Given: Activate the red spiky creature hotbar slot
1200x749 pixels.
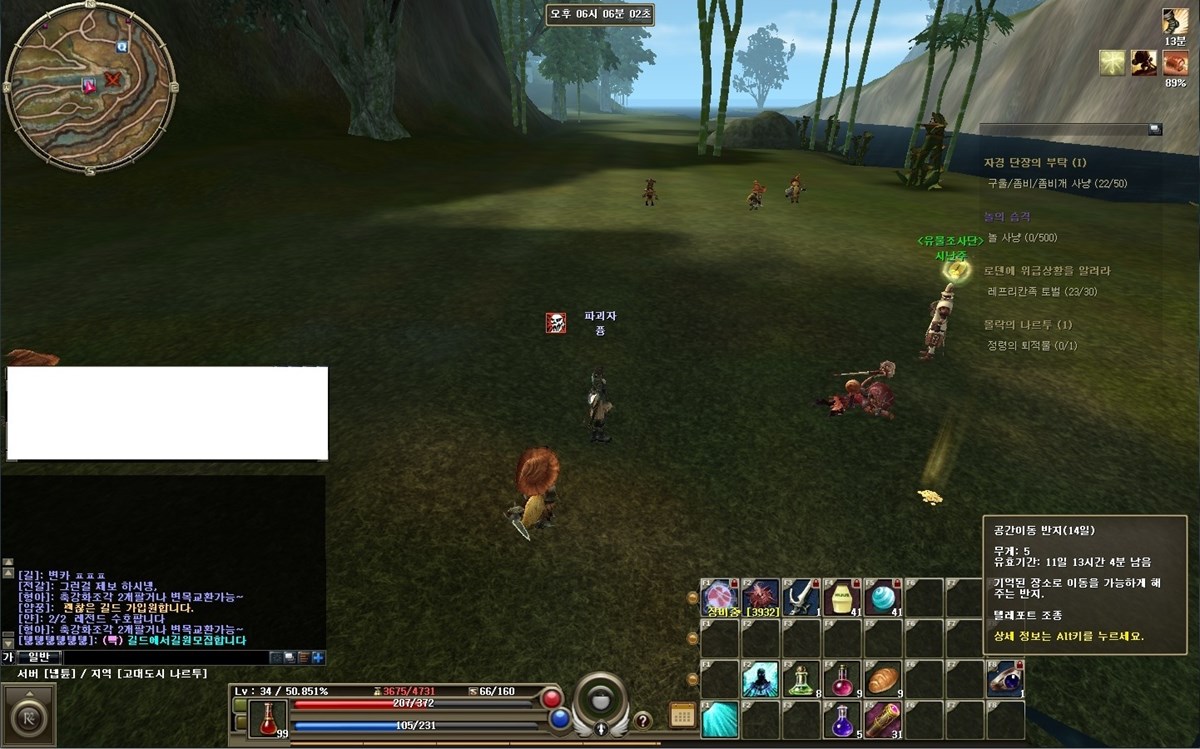Looking at the screenshot, I should click(x=760, y=597).
